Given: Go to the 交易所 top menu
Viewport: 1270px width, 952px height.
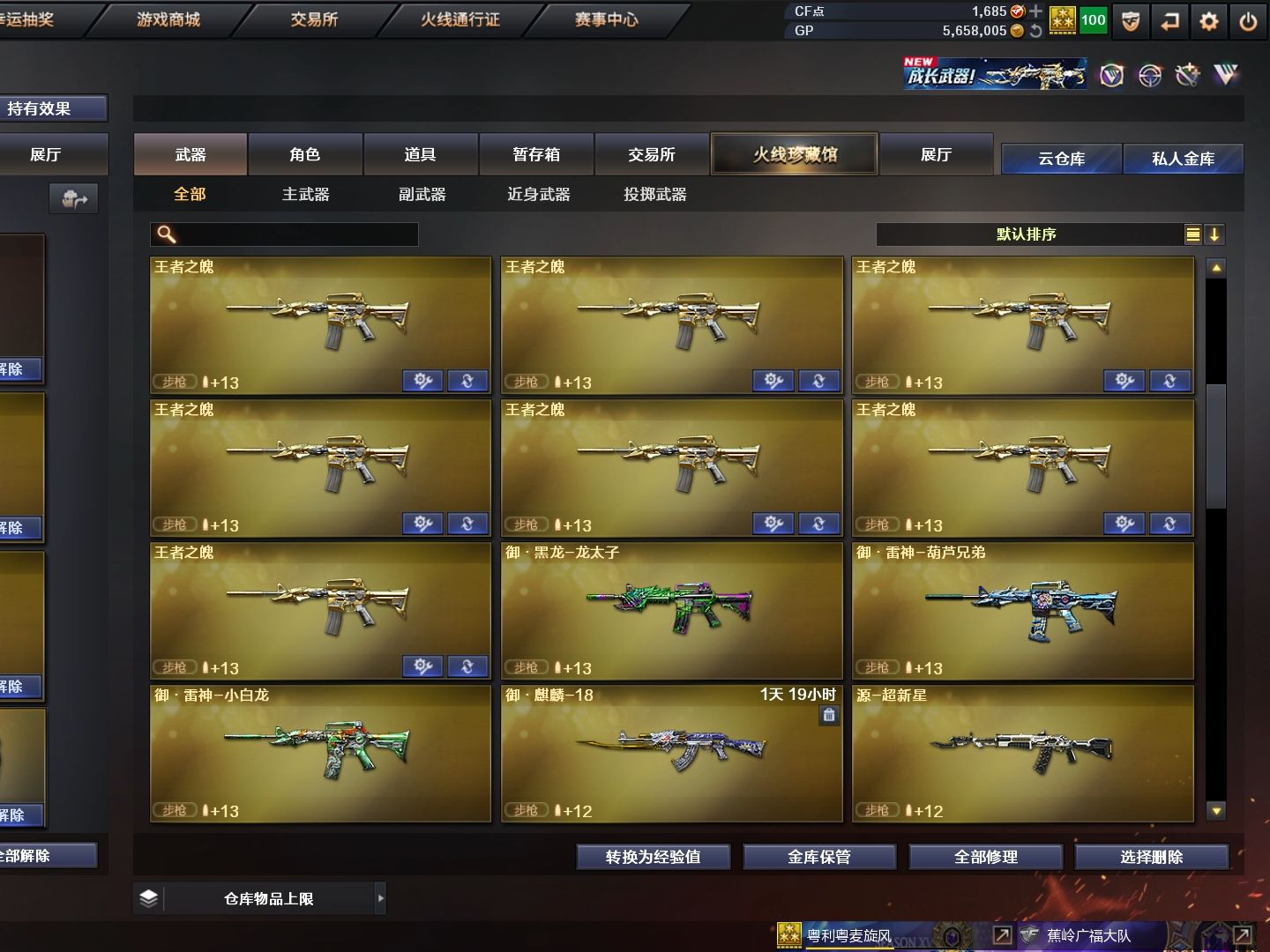Looking at the screenshot, I should [x=314, y=19].
